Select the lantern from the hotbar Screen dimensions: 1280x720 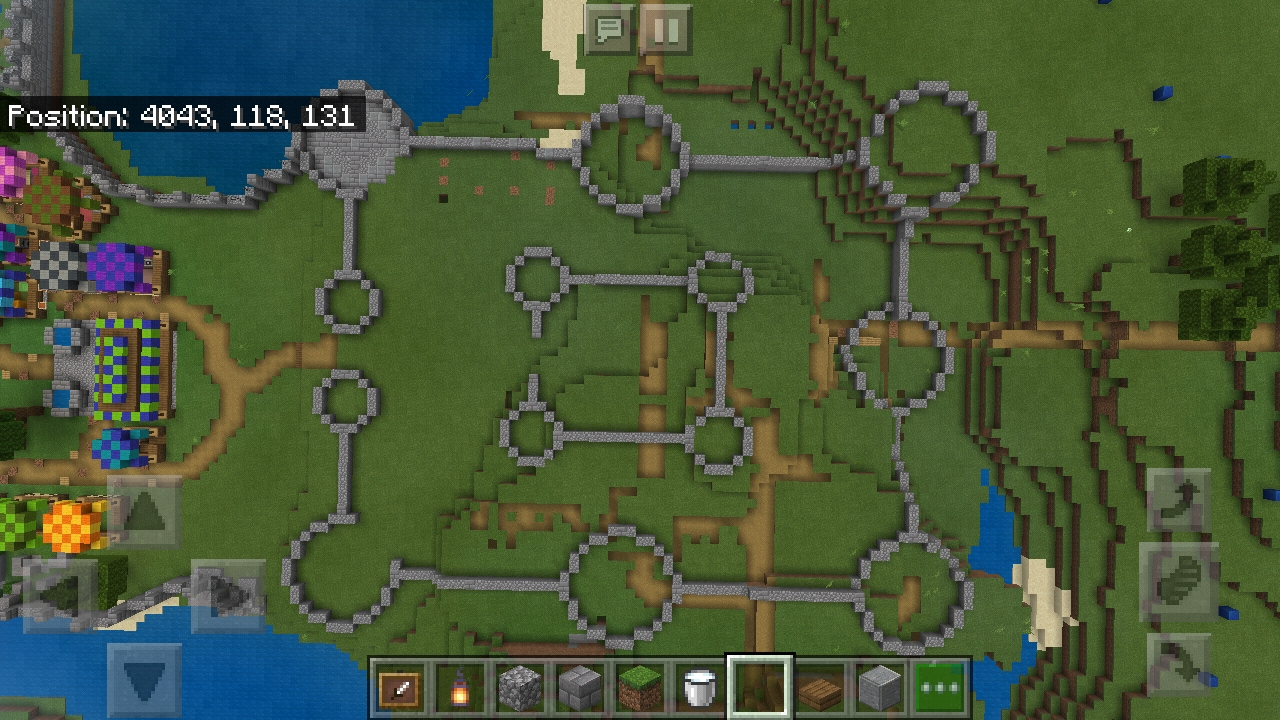[459, 684]
